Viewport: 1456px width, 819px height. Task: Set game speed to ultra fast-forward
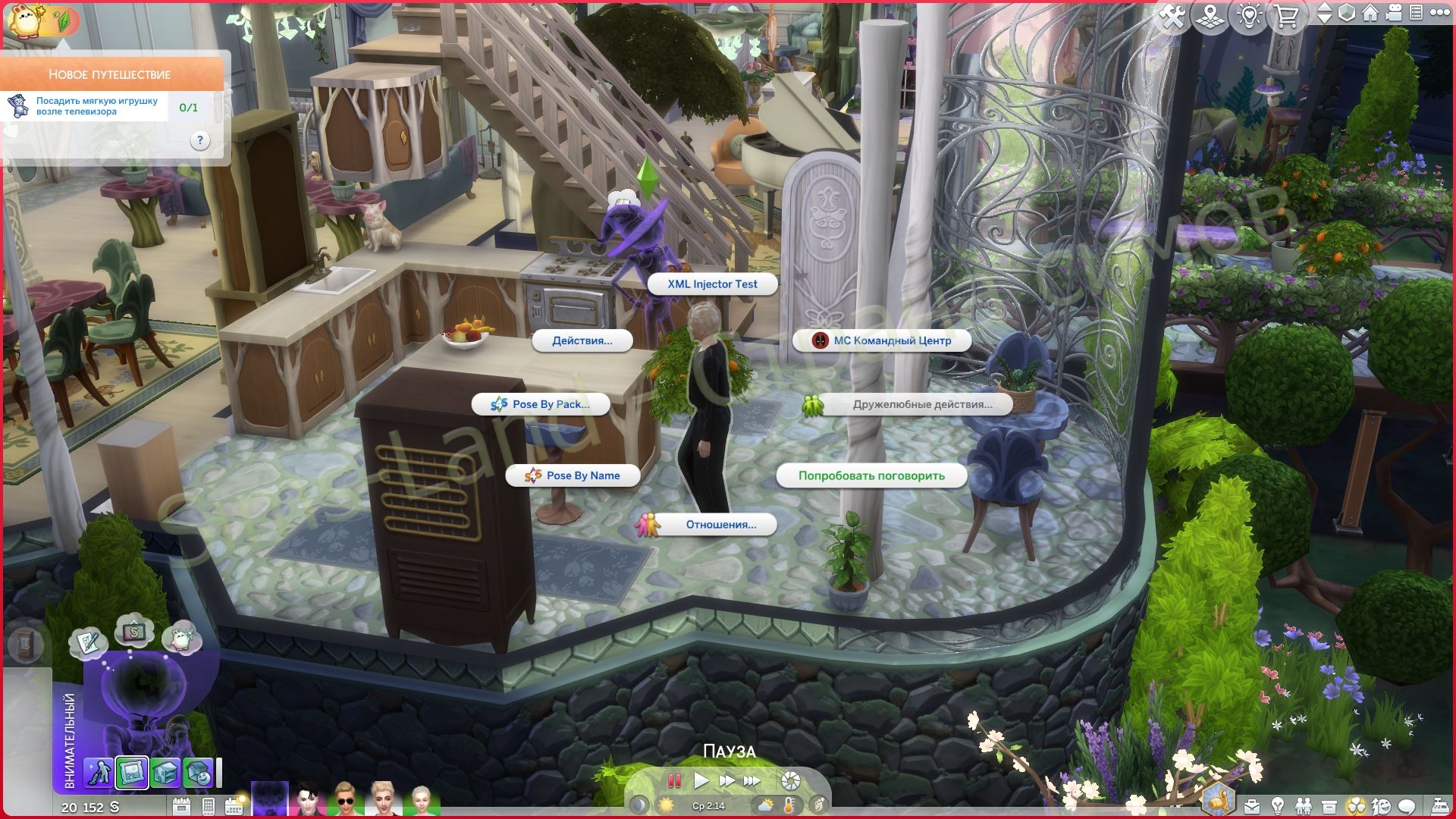coord(752,780)
